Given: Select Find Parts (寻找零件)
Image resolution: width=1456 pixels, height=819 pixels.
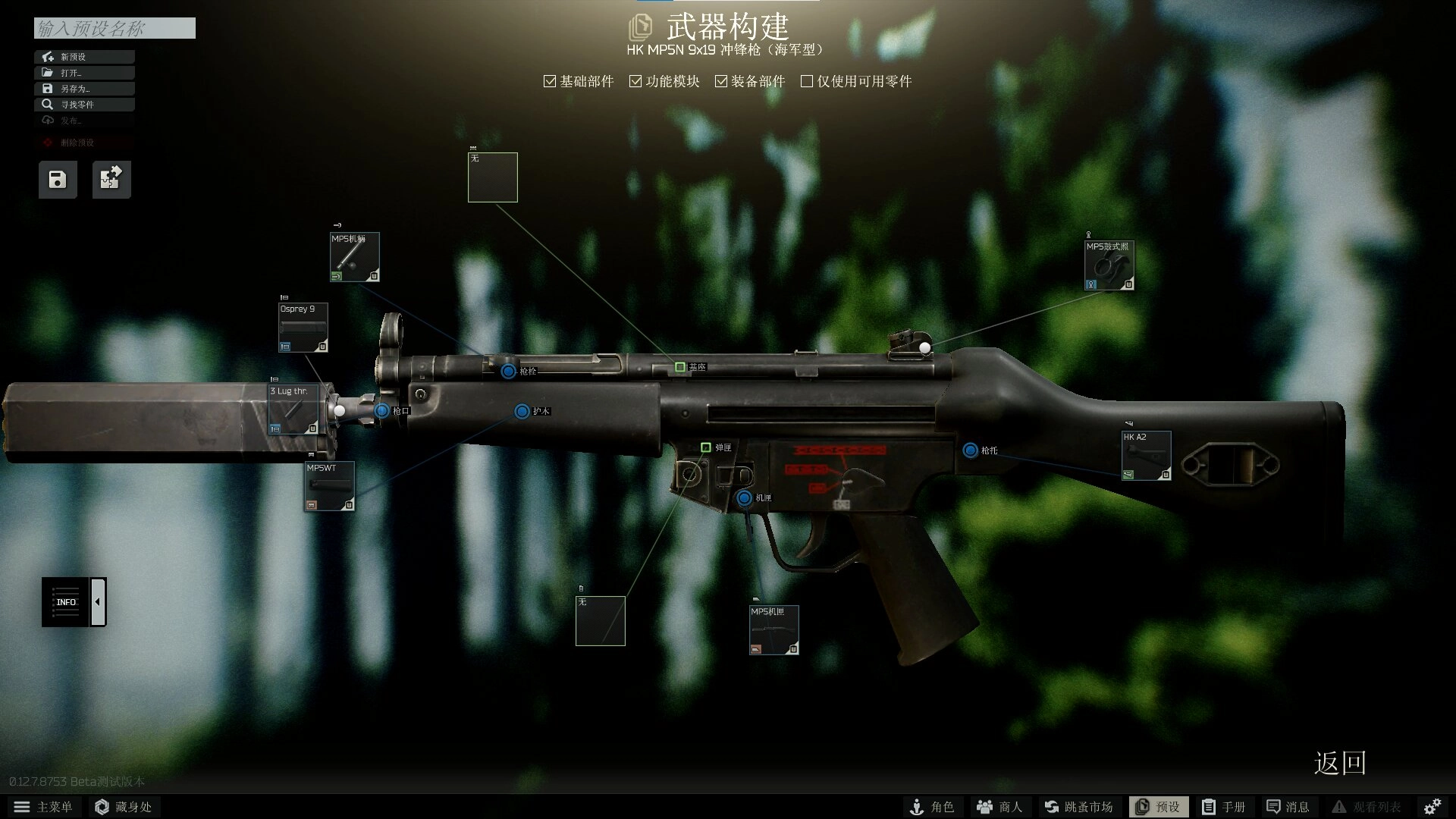Looking at the screenshot, I should click(84, 105).
